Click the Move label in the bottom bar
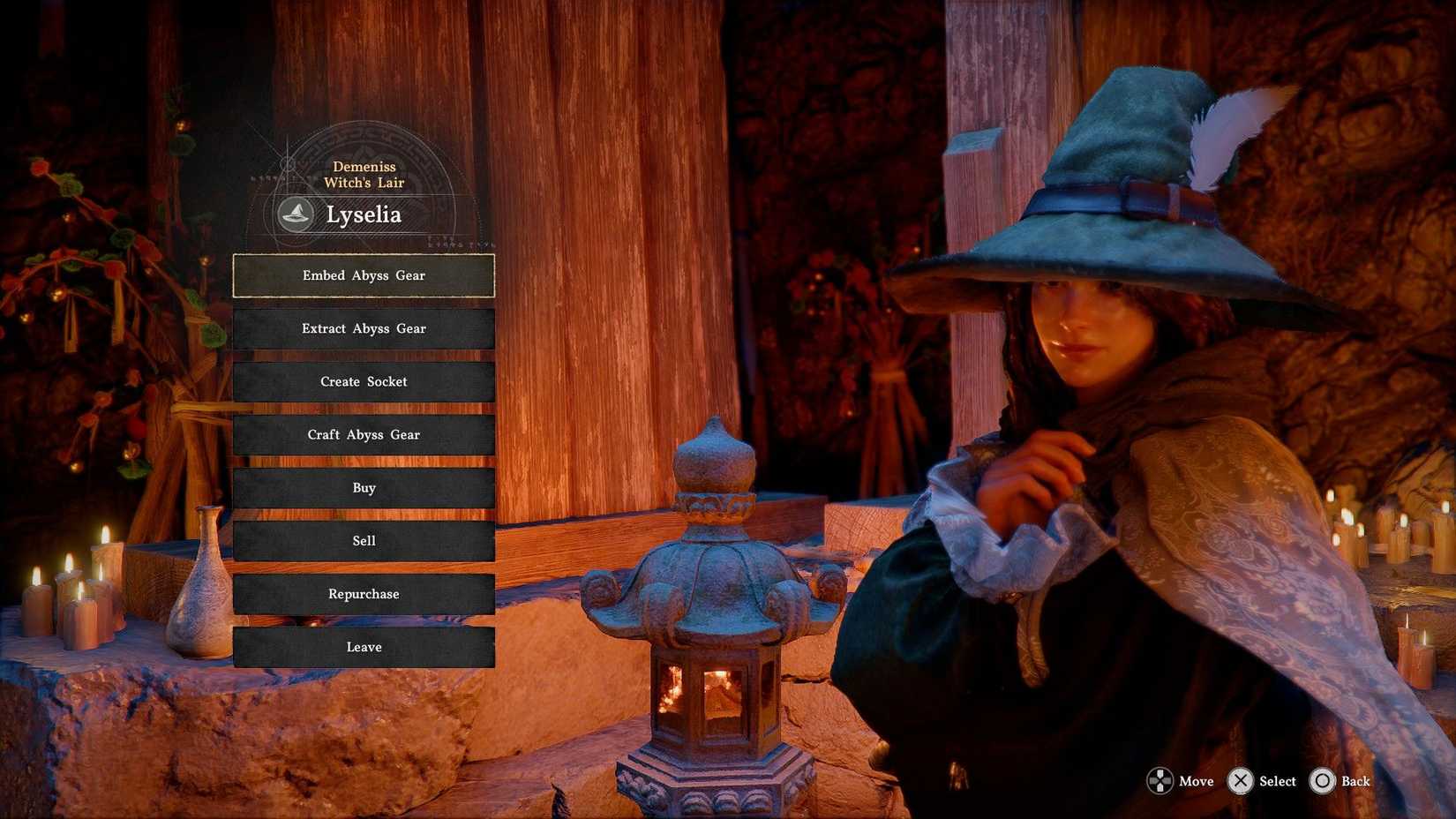Viewport: 1456px width, 819px height. pyautogui.click(x=1195, y=781)
